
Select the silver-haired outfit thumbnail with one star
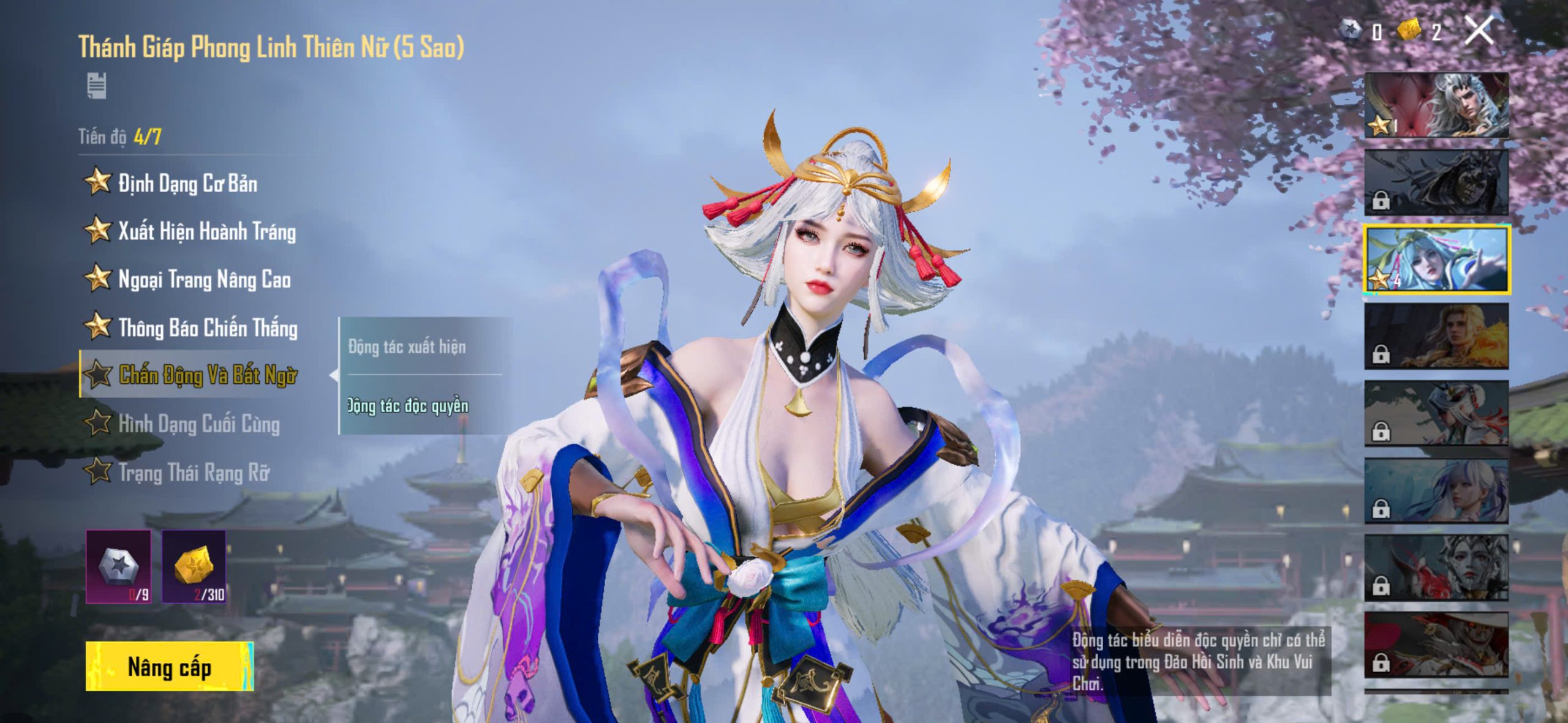(1436, 105)
